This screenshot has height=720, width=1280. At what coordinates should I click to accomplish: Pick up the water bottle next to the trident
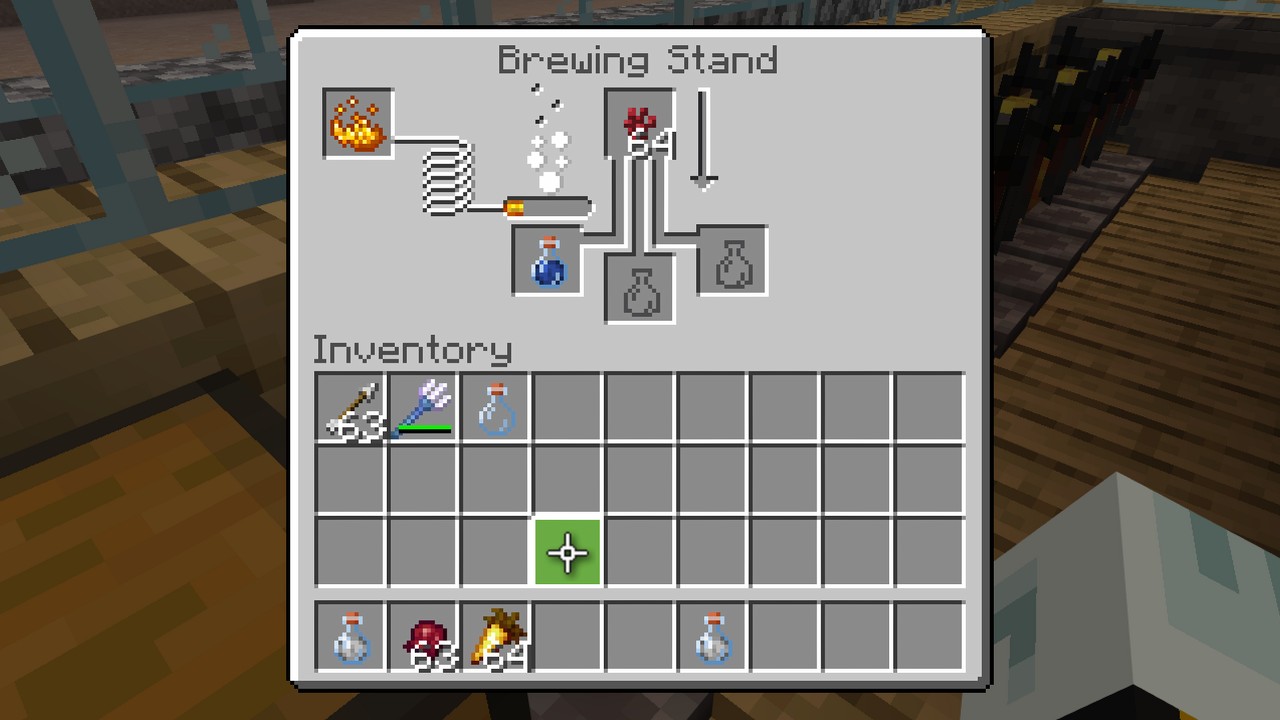click(494, 405)
